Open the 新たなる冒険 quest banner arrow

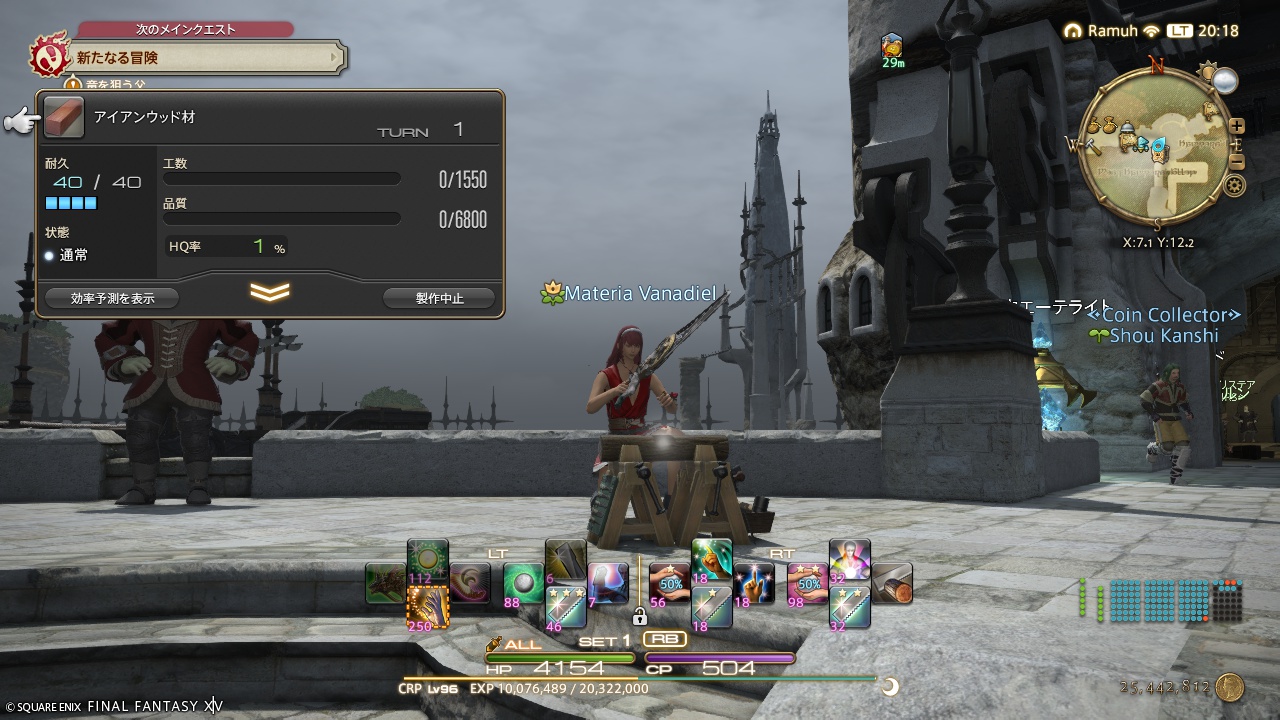click(335, 56)
